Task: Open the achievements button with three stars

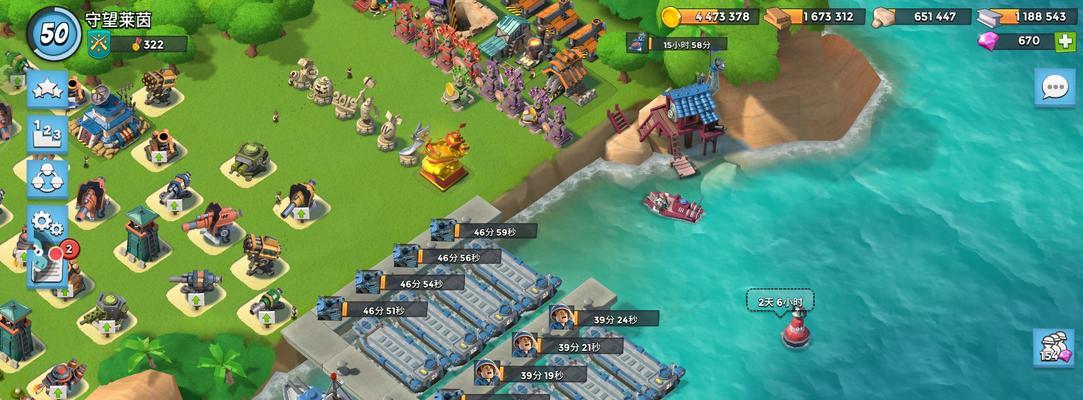Action: tap(47, 88)
